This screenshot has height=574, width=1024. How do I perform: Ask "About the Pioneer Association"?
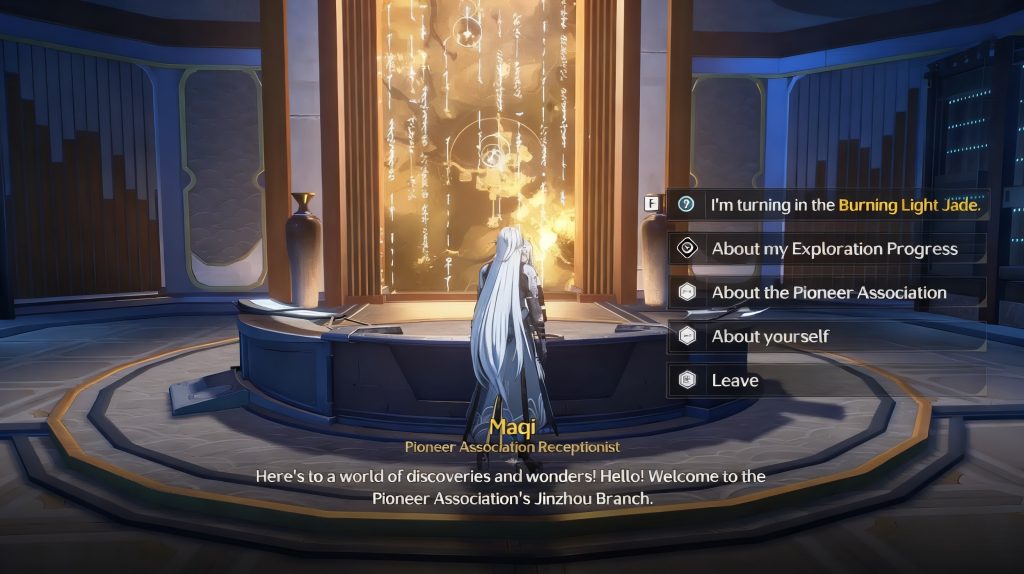click(828, 293)
